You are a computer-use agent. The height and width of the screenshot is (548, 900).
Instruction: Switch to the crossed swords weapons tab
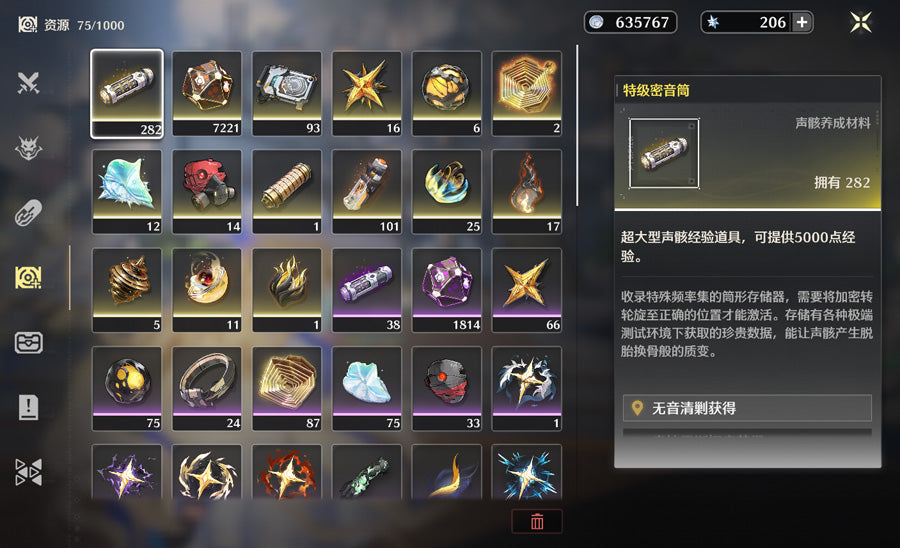[28, 84]
